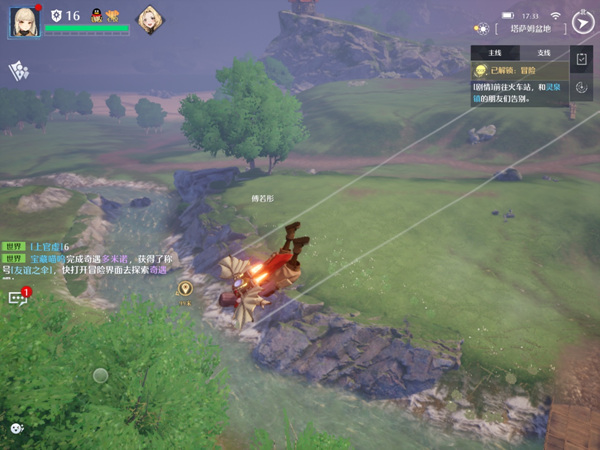Image resolution: width=600 pixels, height=450 pixels.
Task: Click the quest waypoint location marker
Action: pyautogui.click(x=185, y=289)
